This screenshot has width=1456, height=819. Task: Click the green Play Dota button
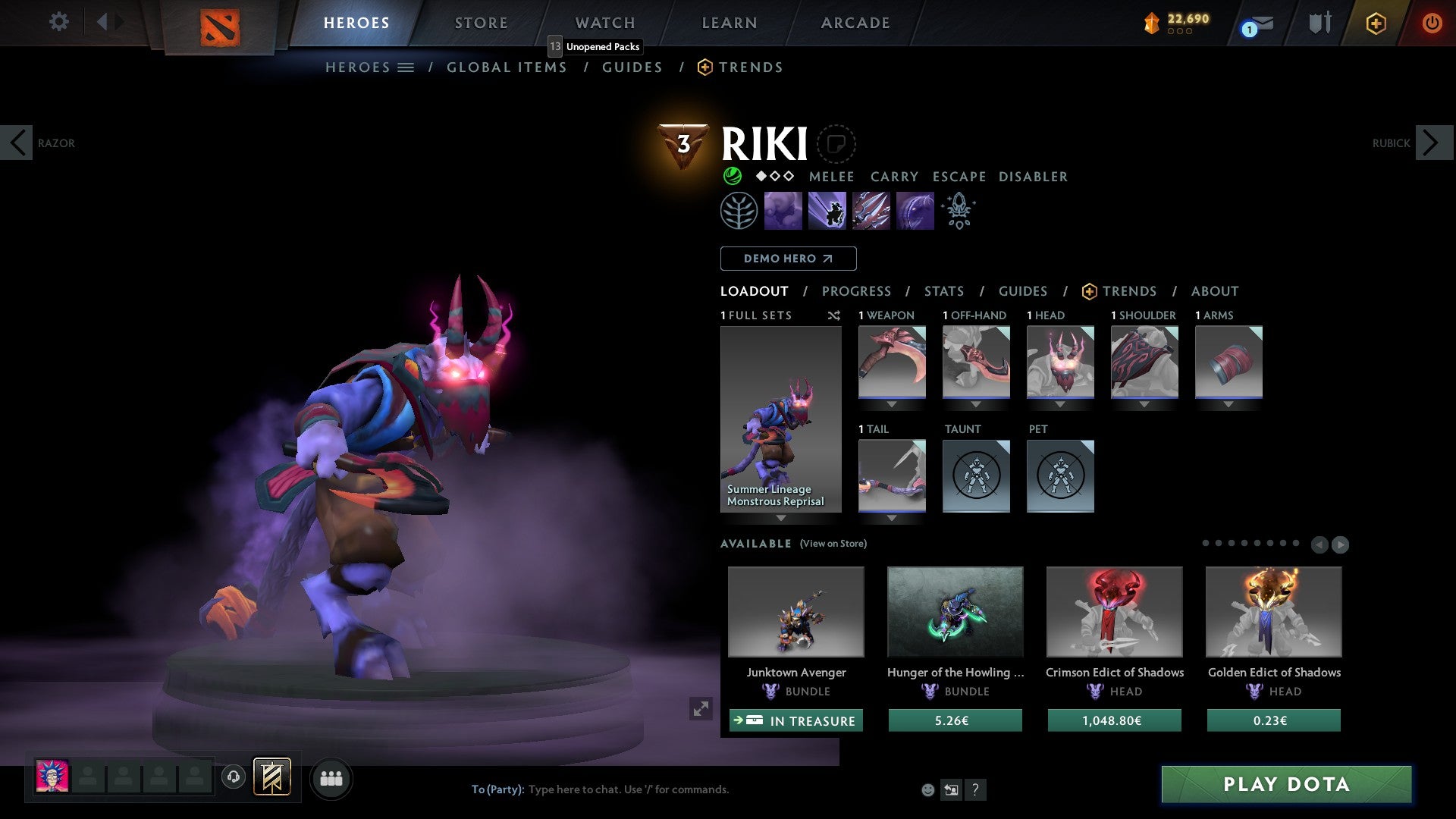click(x=1286, y=784)
